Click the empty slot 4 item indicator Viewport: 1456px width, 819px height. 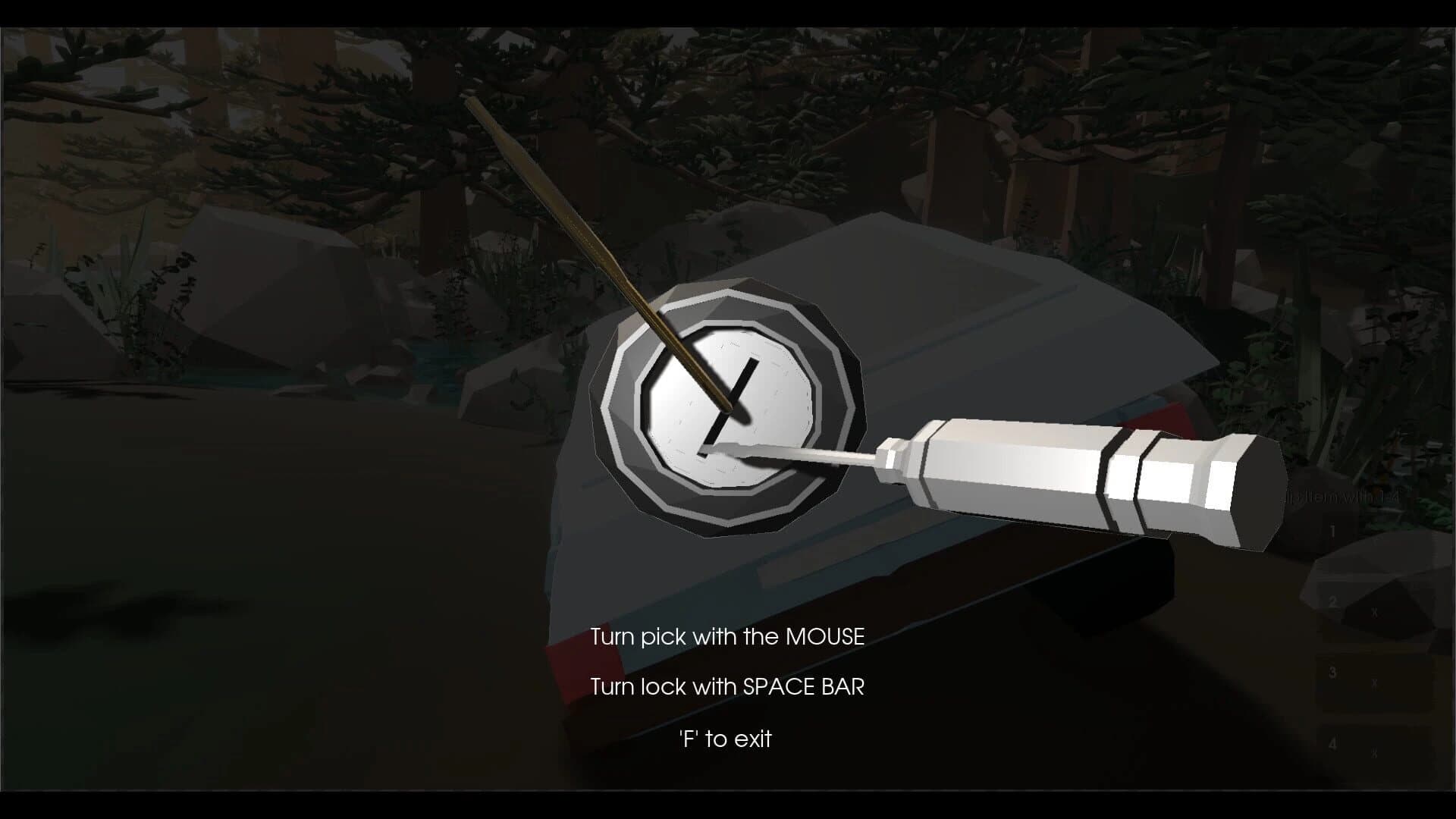[x=1375, y=753]
